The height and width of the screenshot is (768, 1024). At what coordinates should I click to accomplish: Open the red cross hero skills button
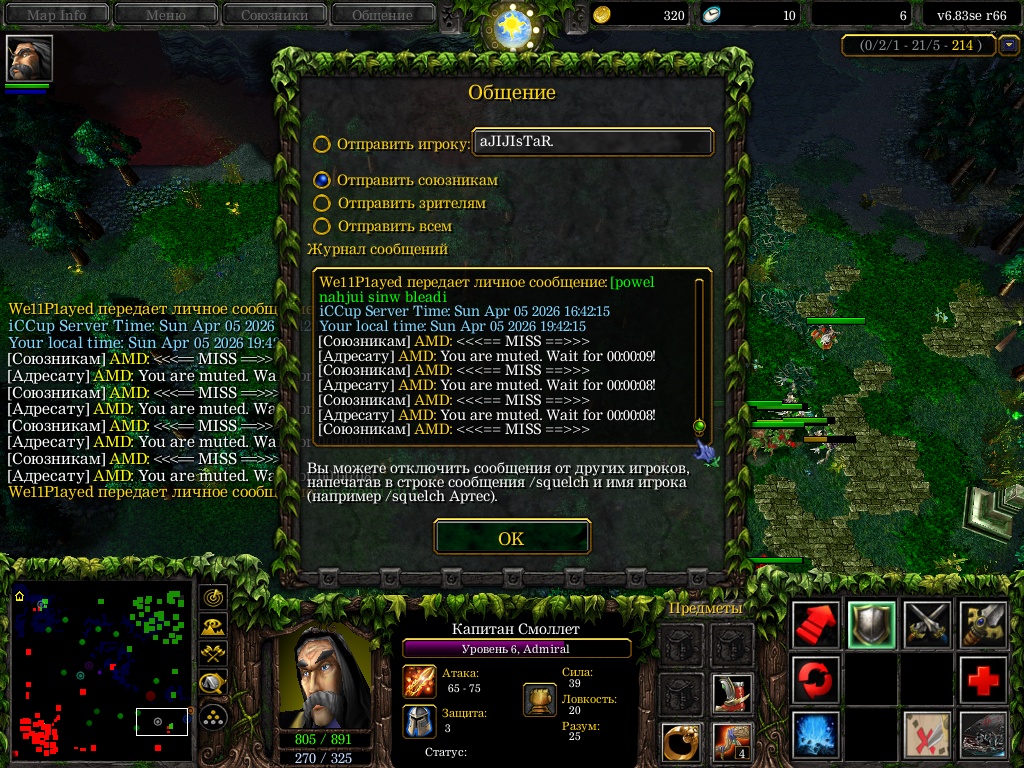983,681
